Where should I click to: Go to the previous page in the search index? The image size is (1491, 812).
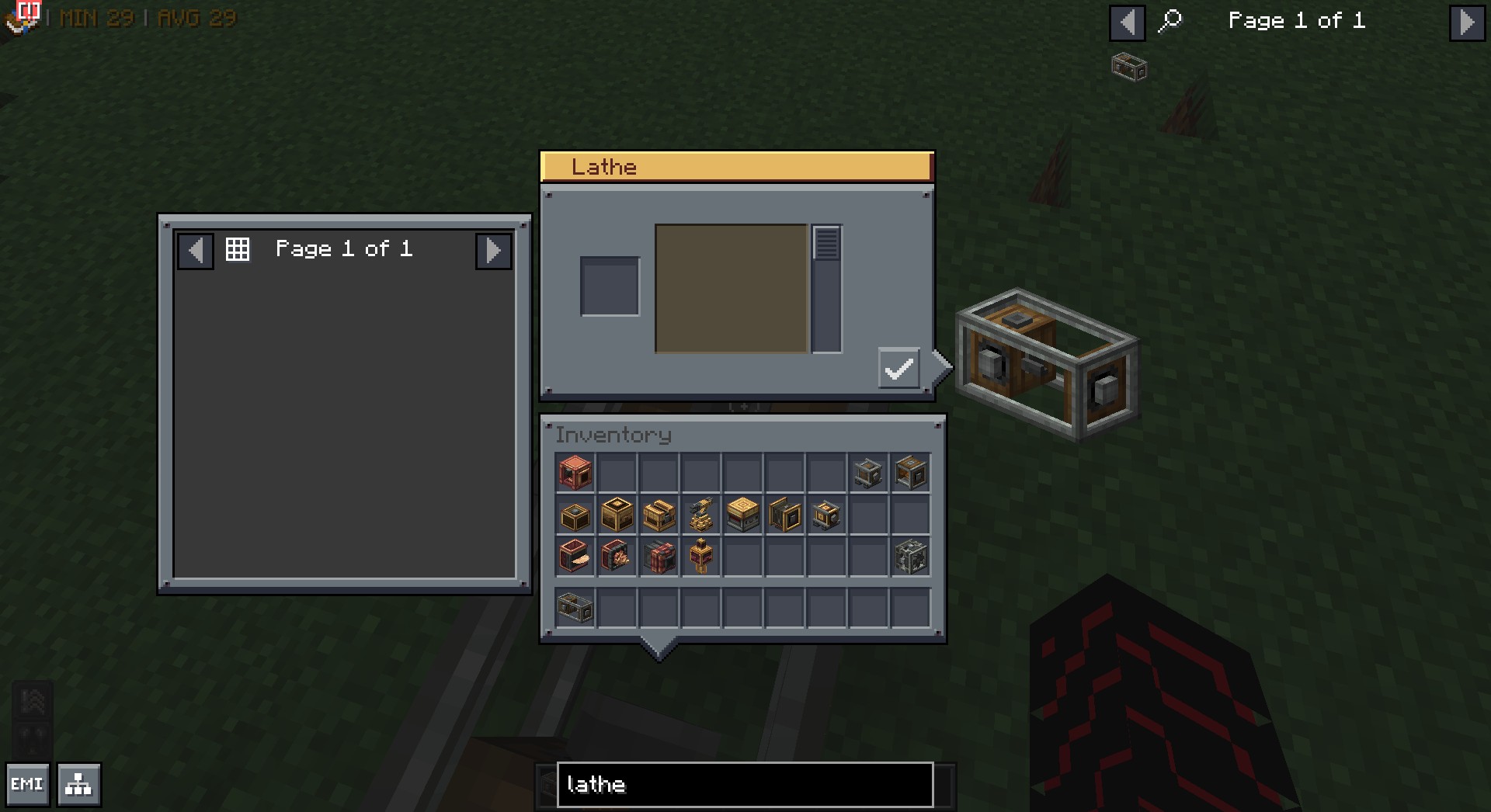1128,22
